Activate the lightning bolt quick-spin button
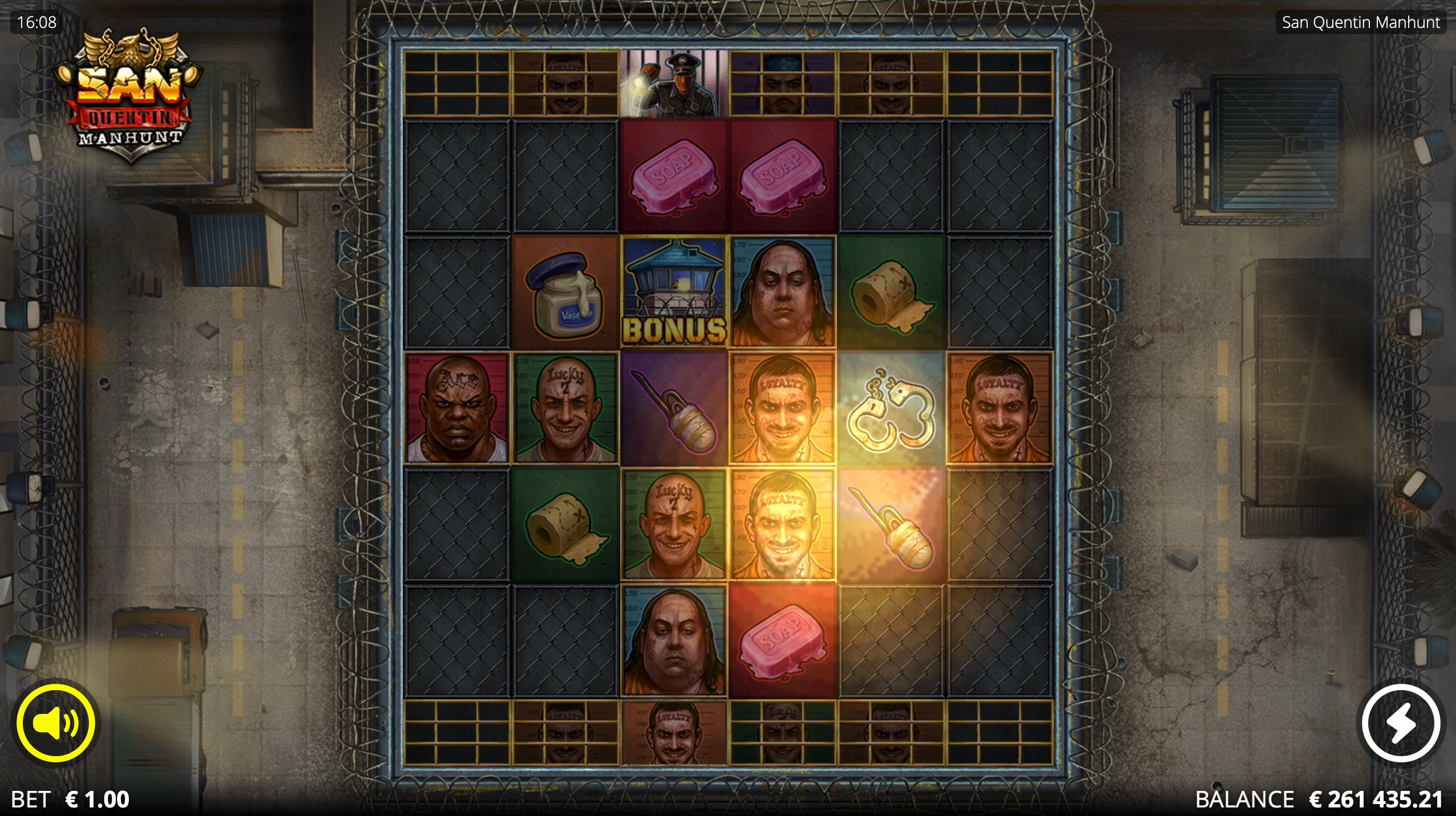1456x816 pixels. tap(1400, 723)
